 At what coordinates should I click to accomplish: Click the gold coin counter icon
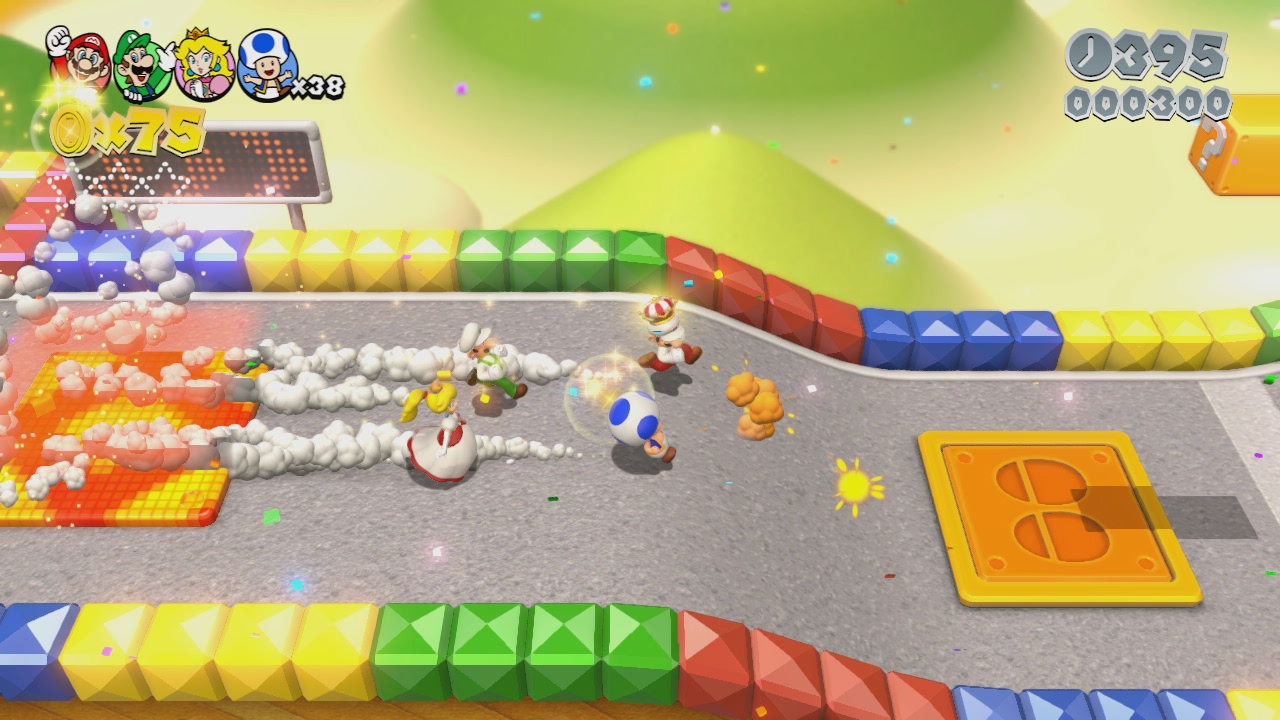[72, 132]
